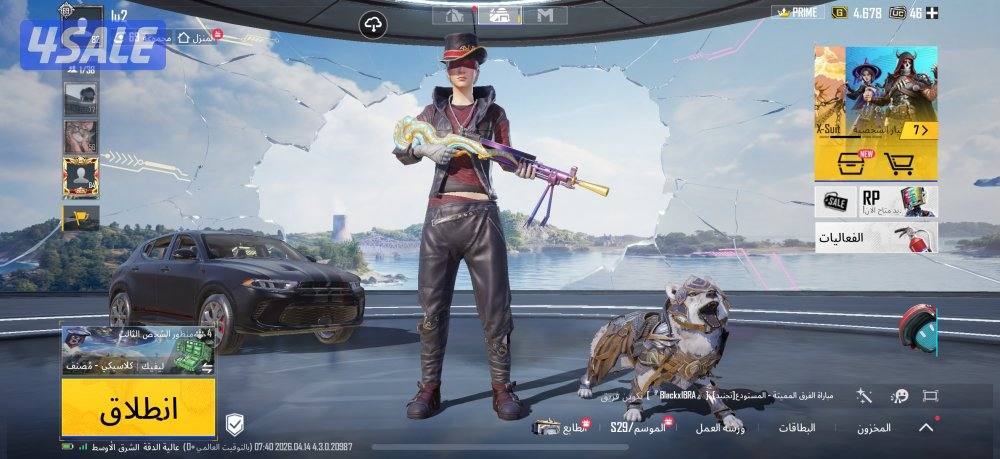Open the البطاقات cards menu
This screenshot has height=459, width=1000.
(x=797, y=427)
